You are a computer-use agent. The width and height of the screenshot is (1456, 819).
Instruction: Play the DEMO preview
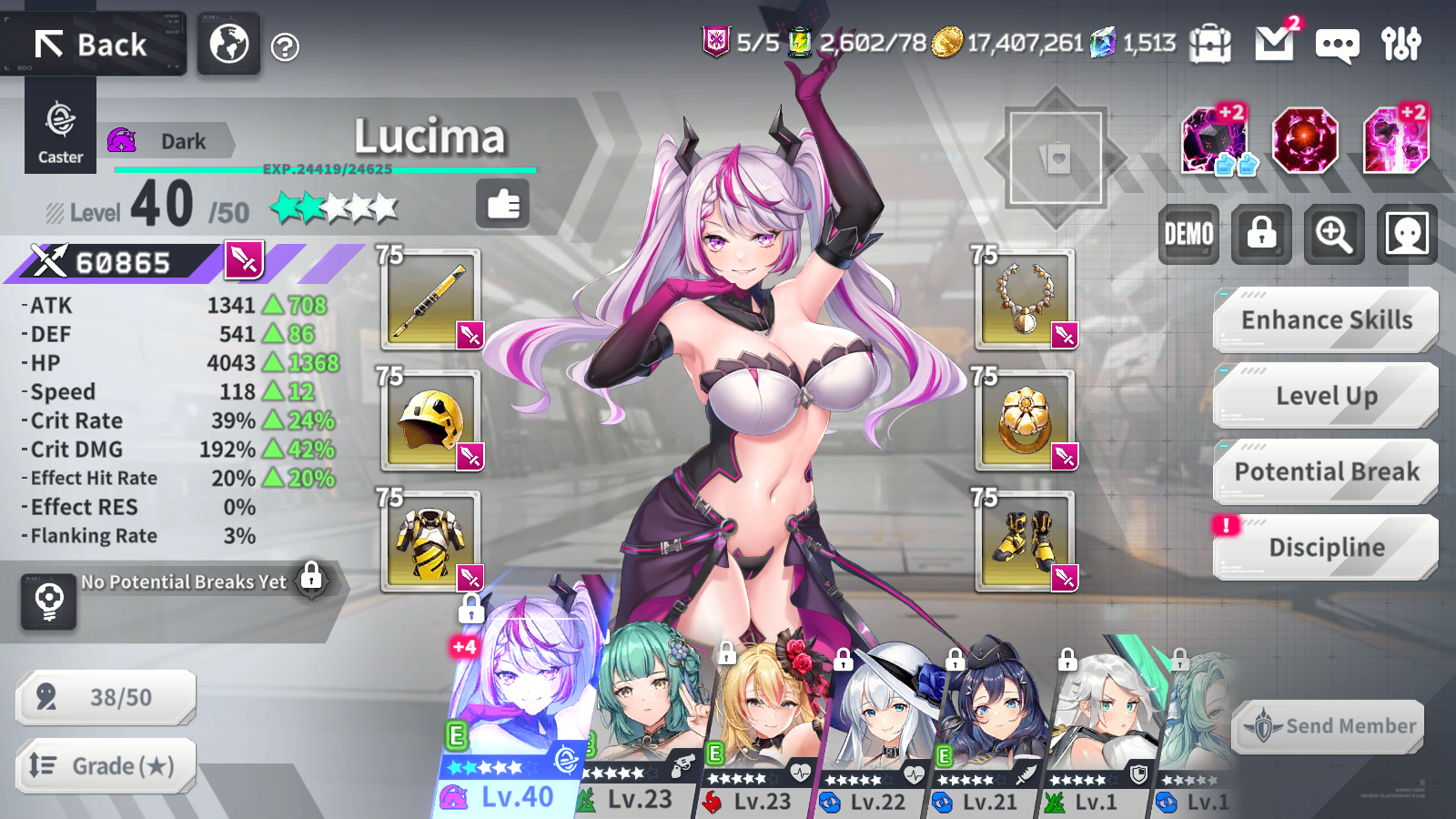1188,235
